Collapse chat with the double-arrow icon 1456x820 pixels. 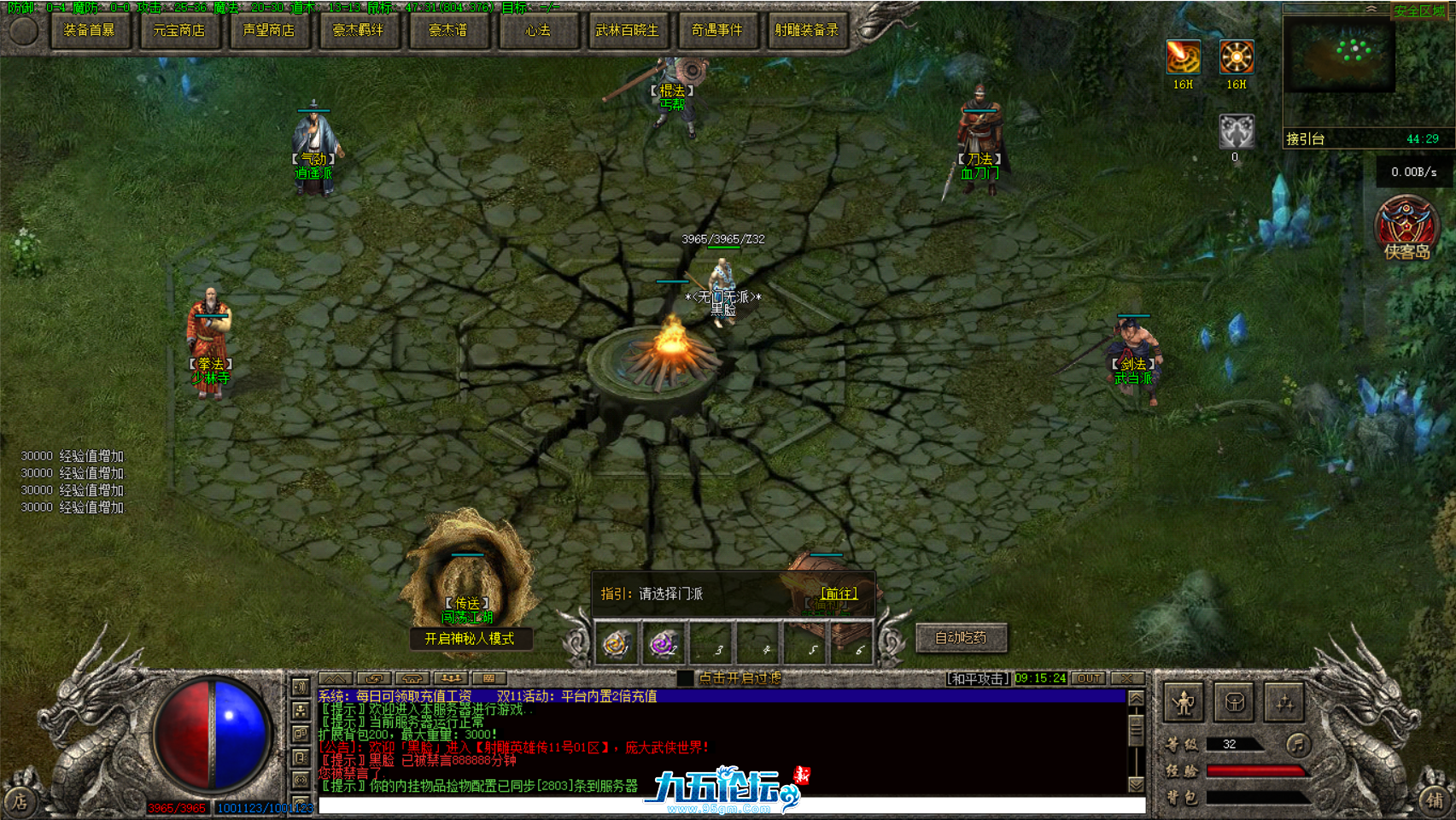pyautogui.click(x=336, y=679)
